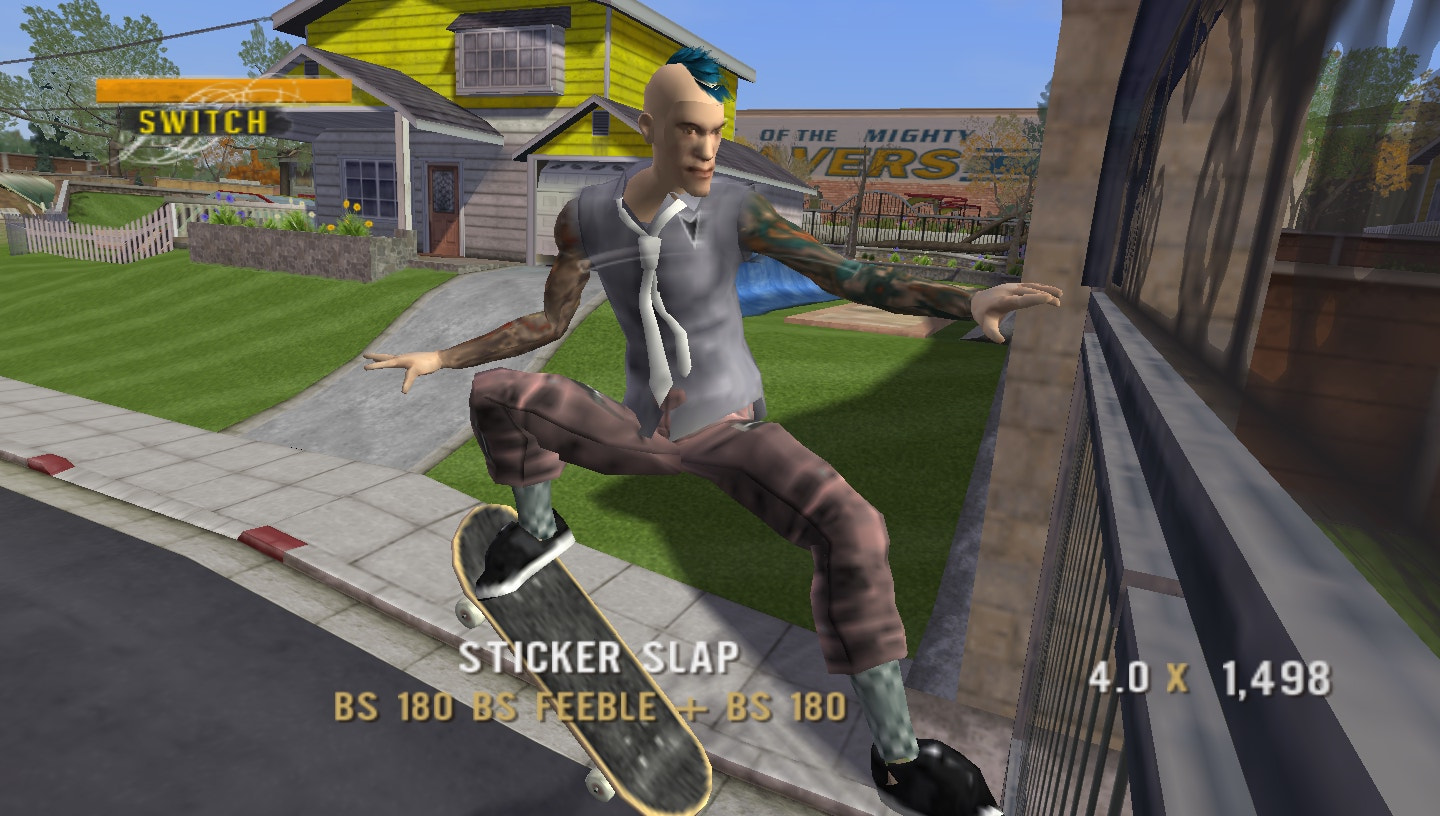Click the score multiplier 4.0 X indicator
The image size is (1440, 816).
tap(1140, 678)
